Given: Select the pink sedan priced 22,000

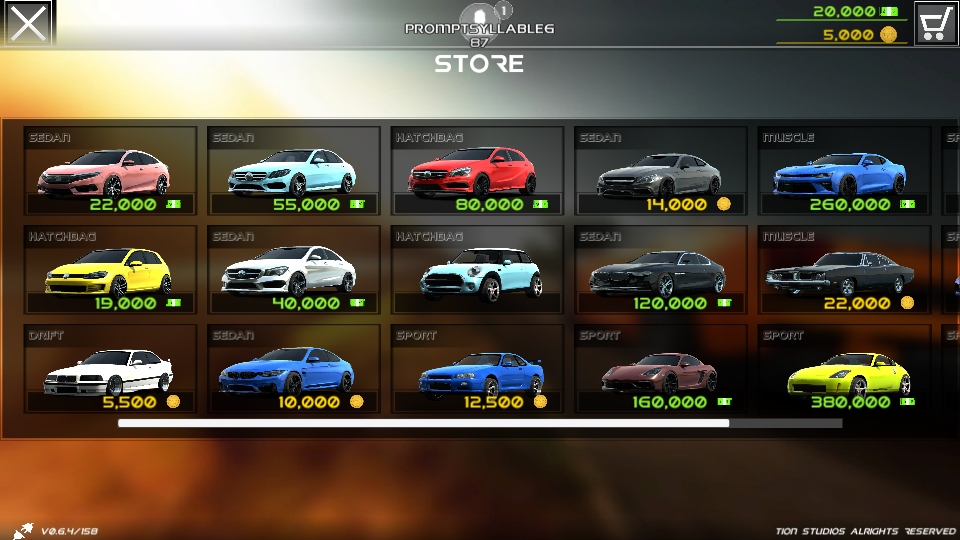Looking at the screenshot, I should pos(110,171).
